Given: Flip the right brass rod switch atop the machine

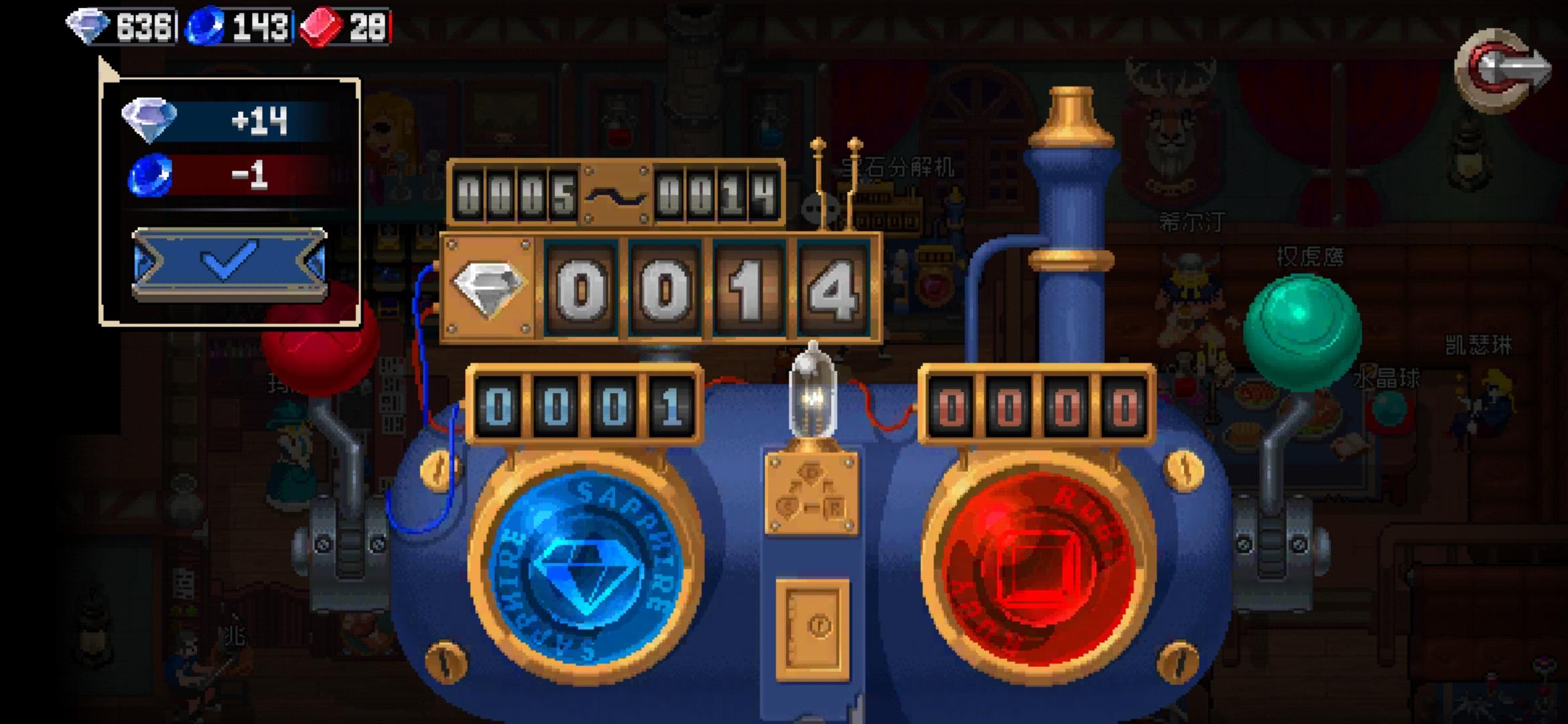Looking at the screenshot, I should 854,174.
